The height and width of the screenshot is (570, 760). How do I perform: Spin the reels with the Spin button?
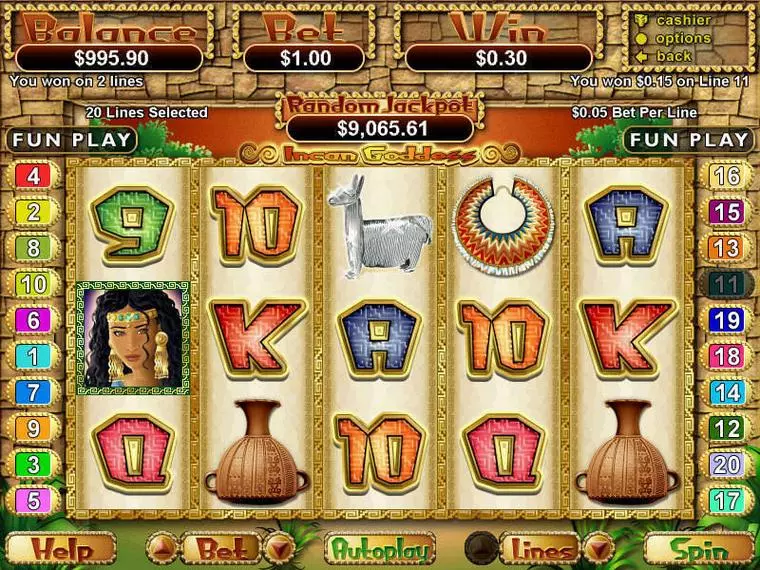pyautogui.click(x=699, y=548)
